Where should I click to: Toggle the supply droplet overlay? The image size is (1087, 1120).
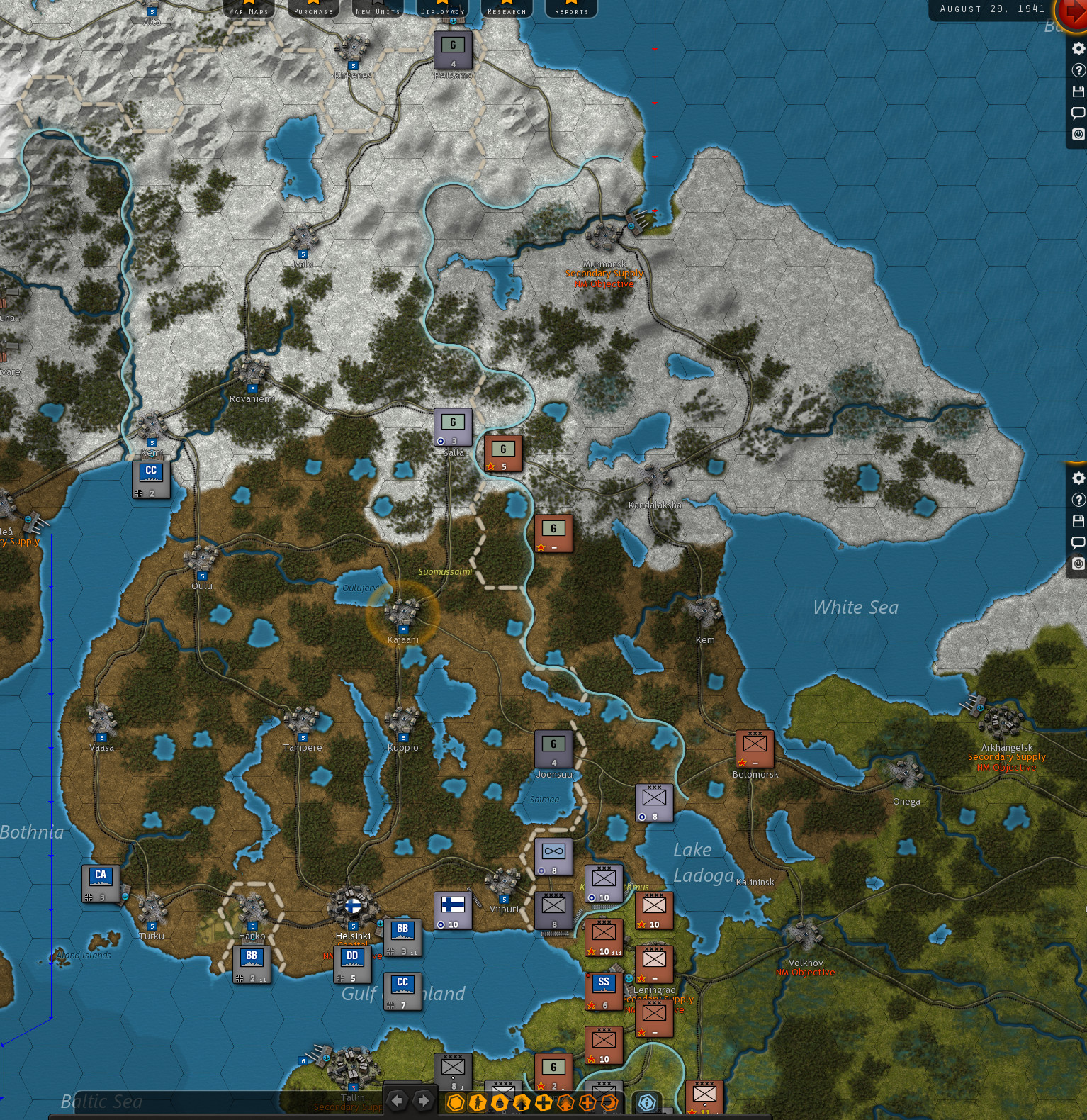501,1103
